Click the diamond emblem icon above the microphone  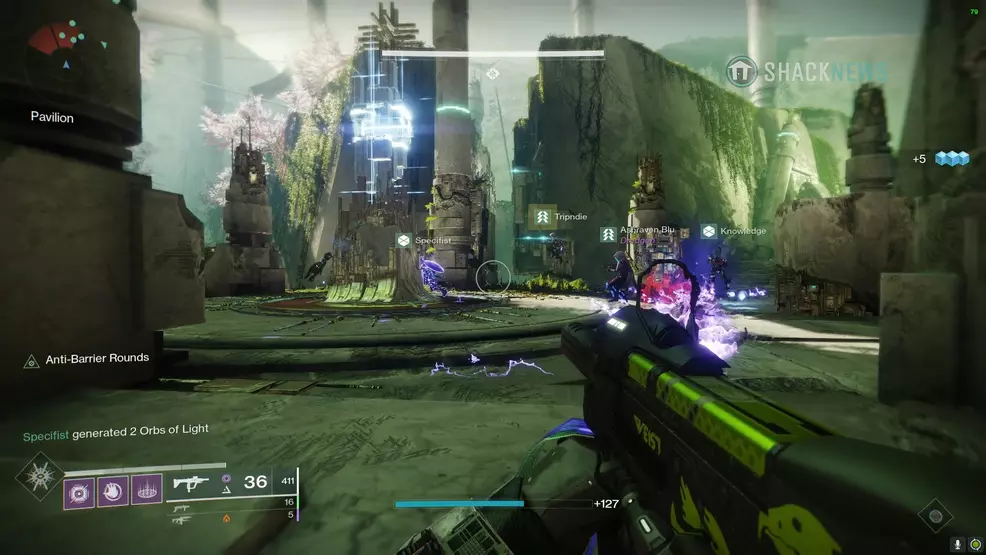934,516
